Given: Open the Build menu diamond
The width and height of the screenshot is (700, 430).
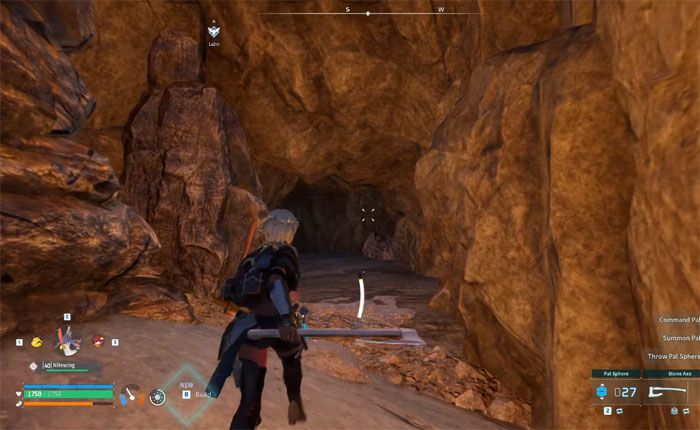Looking at the screenshot, I should [186, 394].
